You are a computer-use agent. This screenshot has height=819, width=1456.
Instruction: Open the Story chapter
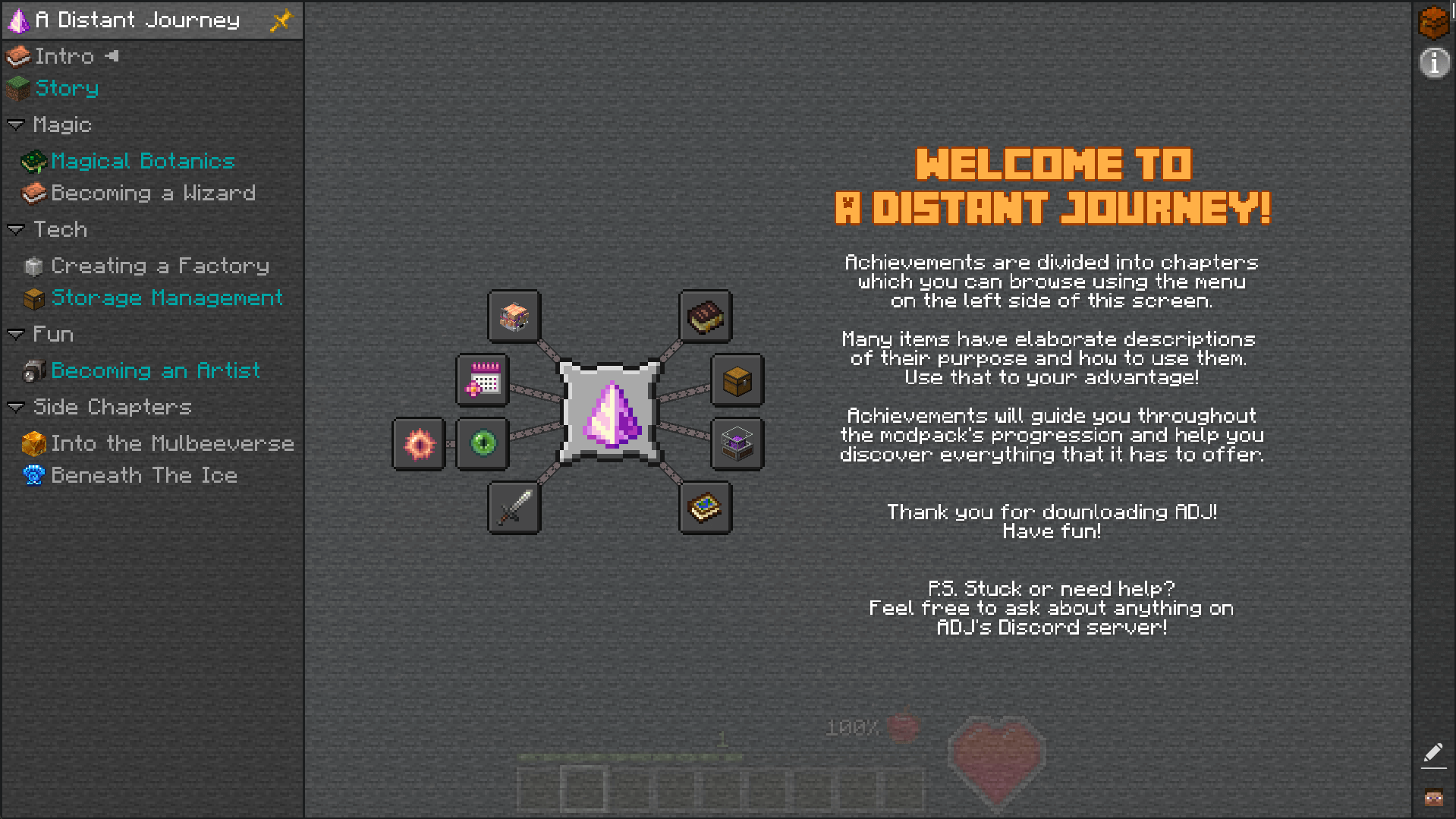[x=67, y=88]
